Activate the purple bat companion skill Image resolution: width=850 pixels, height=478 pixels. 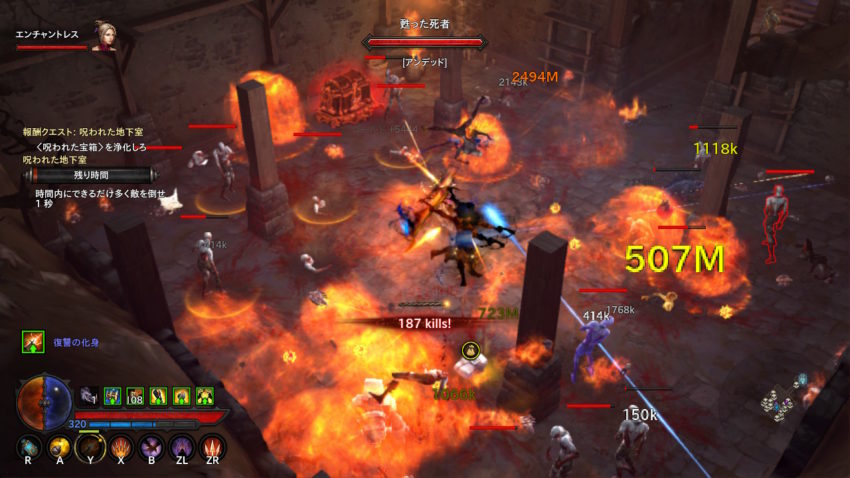click(152, 446)
